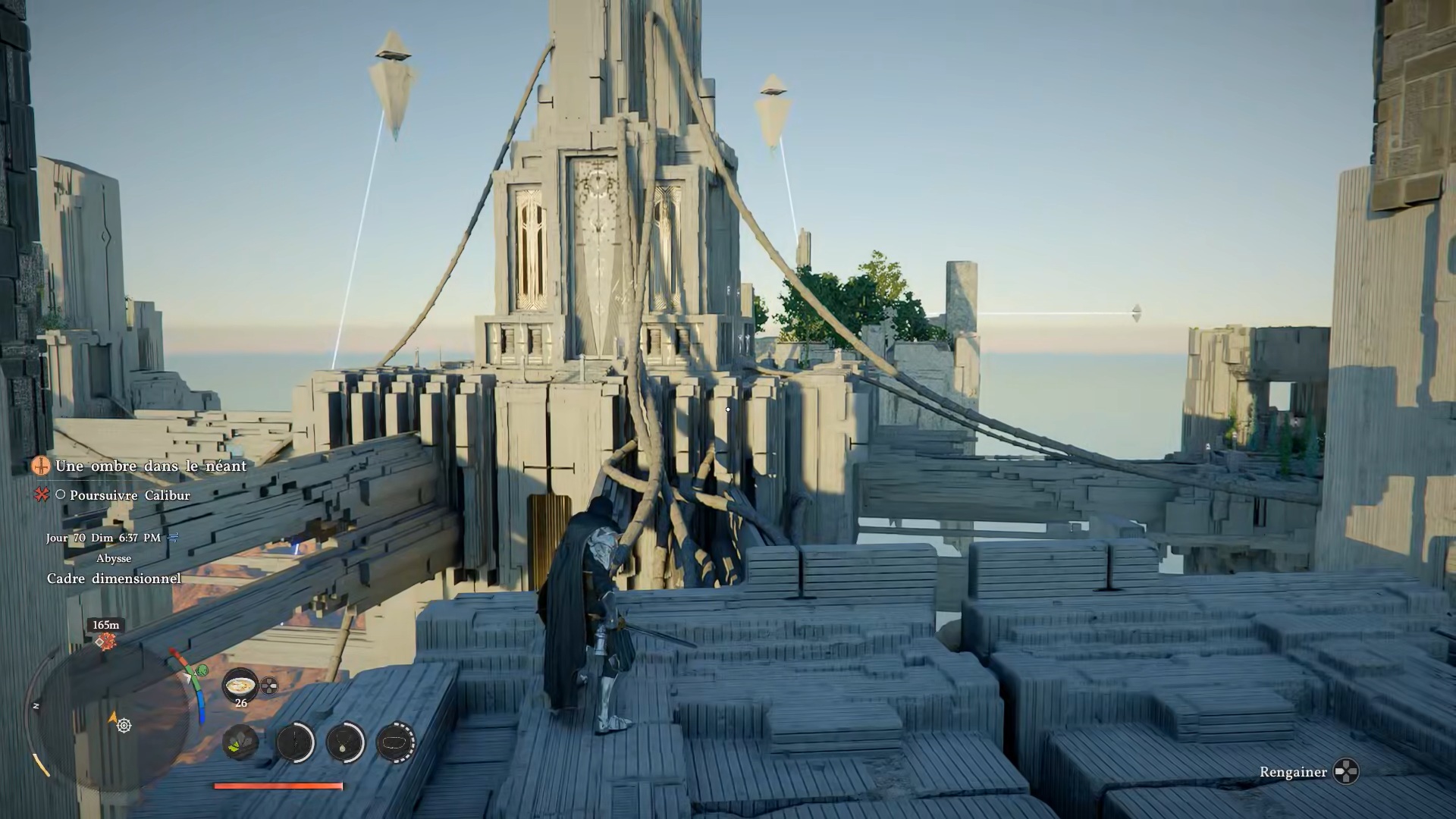
Task: Click the gear waypoint icon on minimap
Action: [124, 726]
